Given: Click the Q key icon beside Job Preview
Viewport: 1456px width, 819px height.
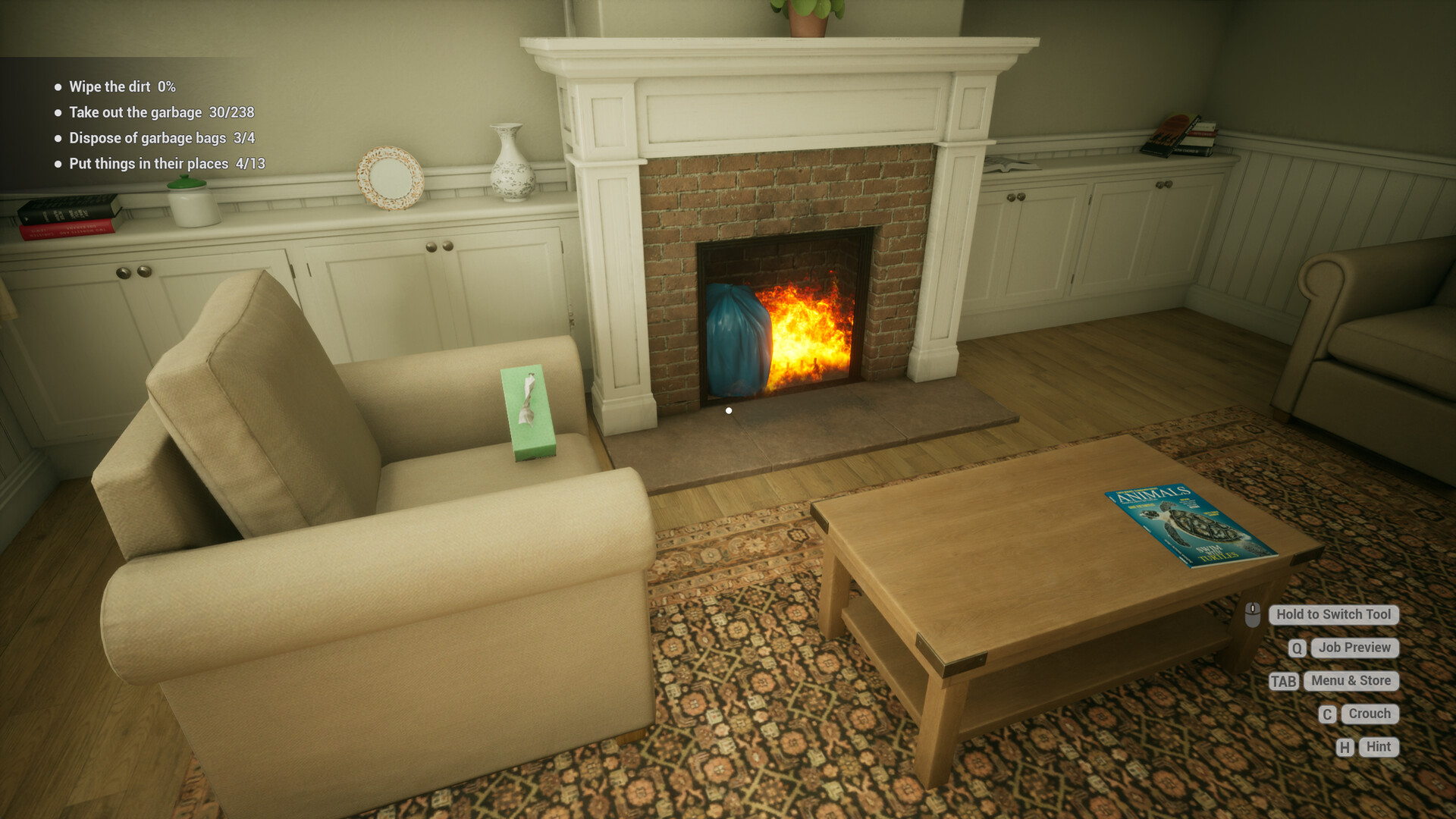Looking at the screenshot, I should point(1296,648).
